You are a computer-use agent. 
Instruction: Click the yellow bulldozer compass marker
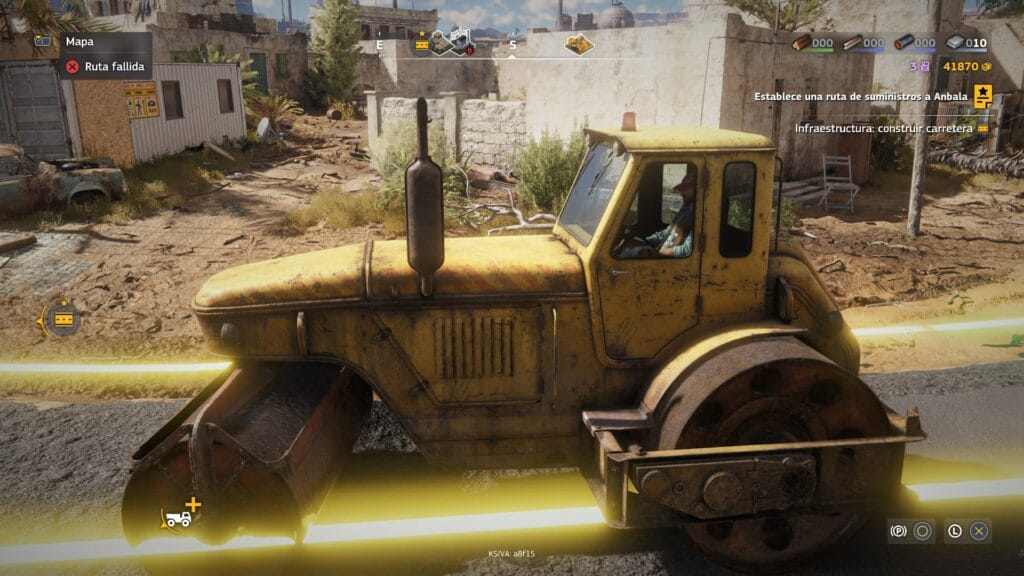[579, 43]
